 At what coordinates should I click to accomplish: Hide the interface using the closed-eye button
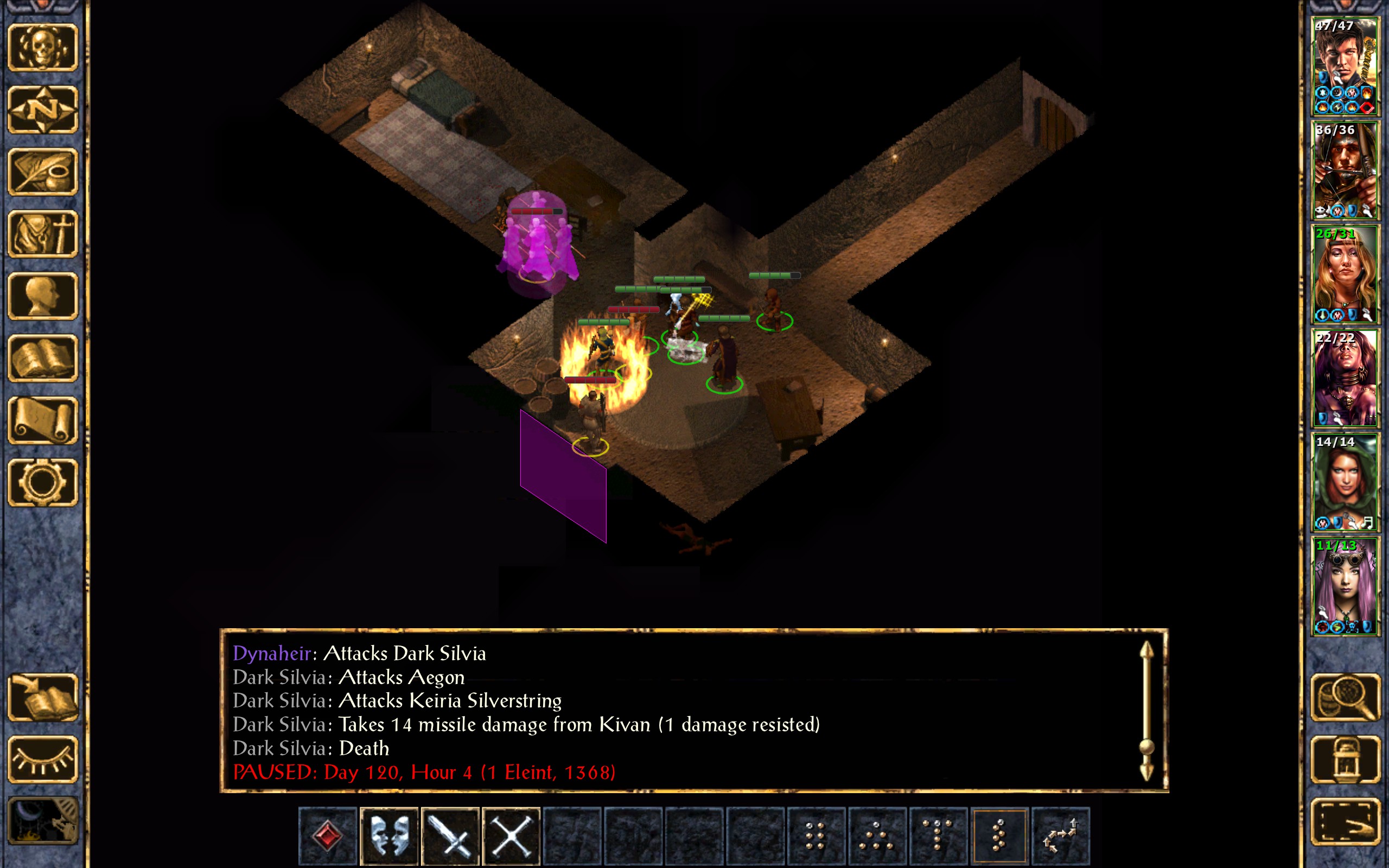point(42,759)
